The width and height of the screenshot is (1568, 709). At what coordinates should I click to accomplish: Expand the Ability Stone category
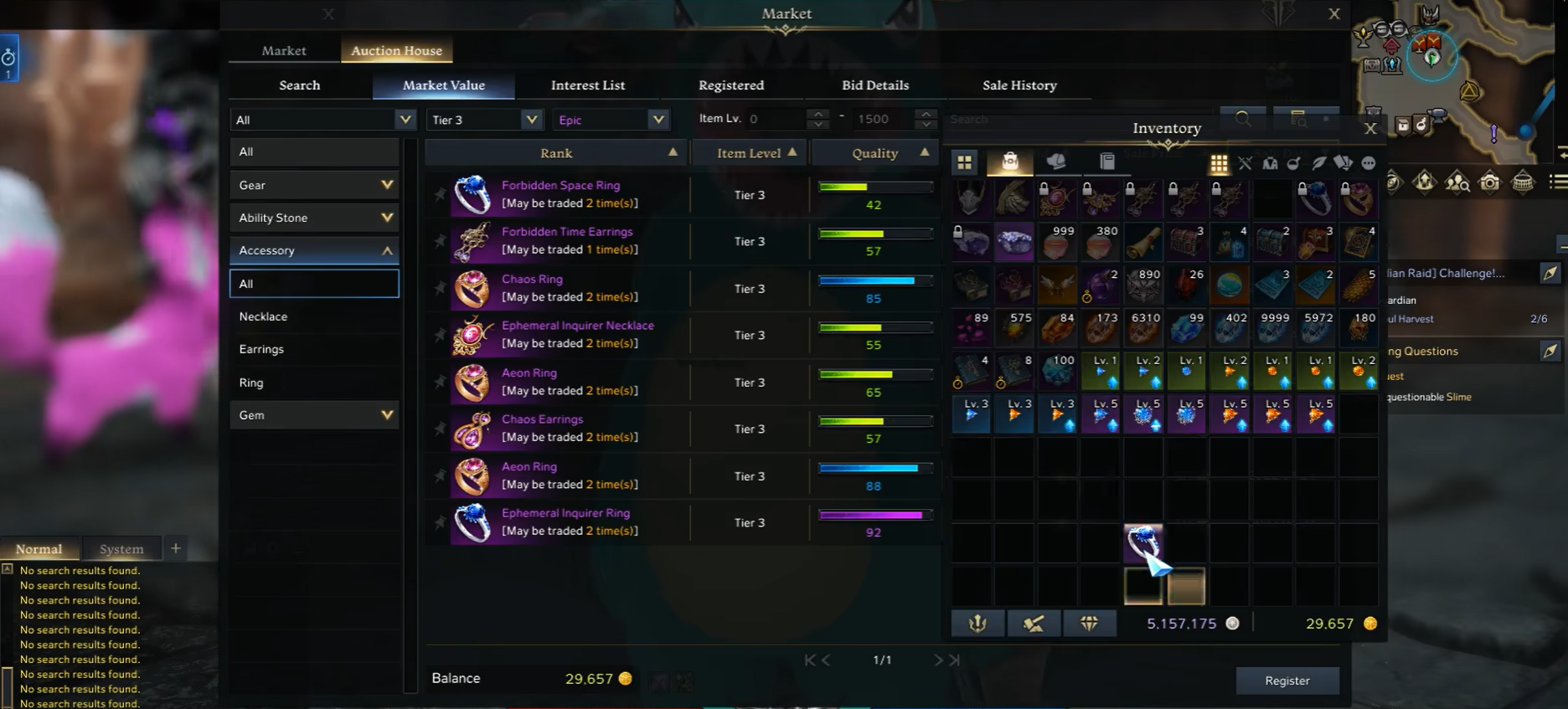pyautogui.click(x=314, y=218)
